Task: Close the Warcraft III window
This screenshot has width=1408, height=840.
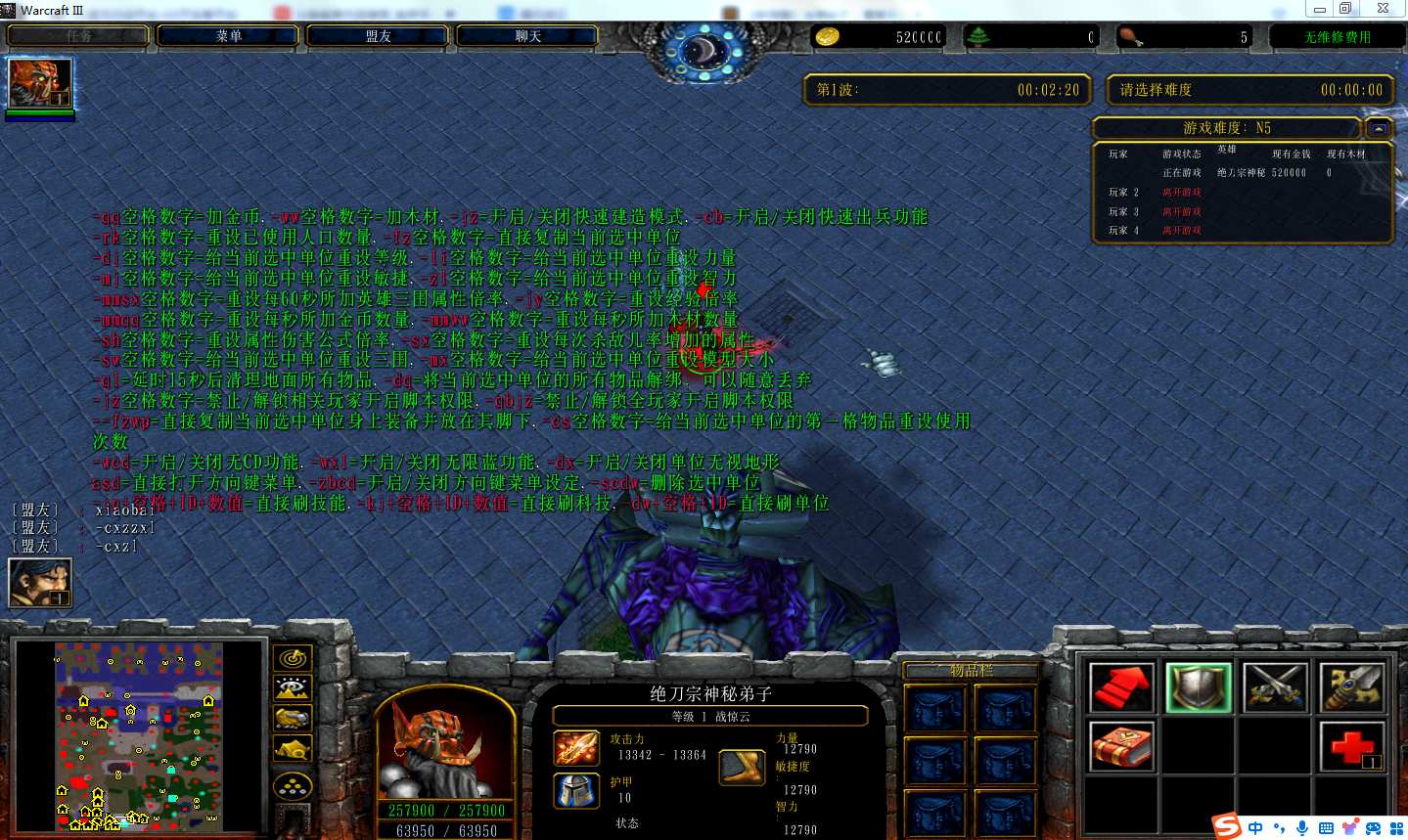Action: point(1383,9)
